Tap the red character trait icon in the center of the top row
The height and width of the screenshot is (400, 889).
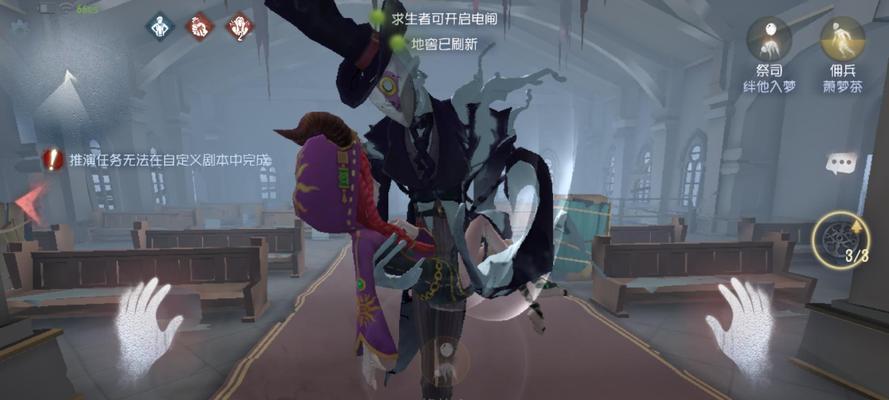[x=201, y=26]
